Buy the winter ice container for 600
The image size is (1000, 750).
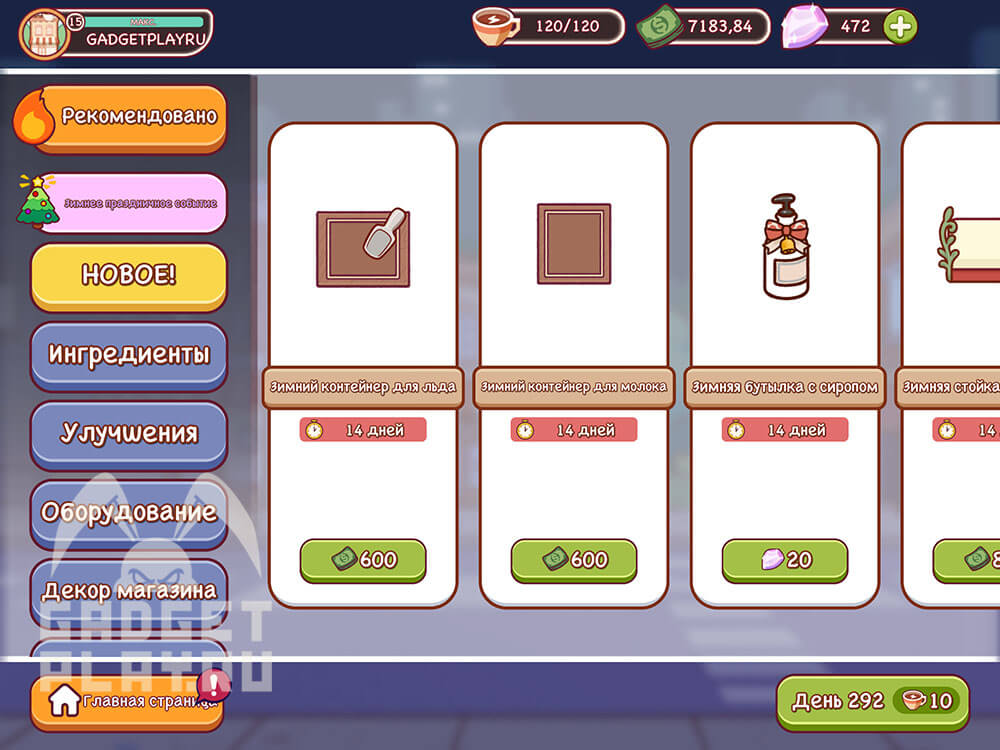point(363,560)
